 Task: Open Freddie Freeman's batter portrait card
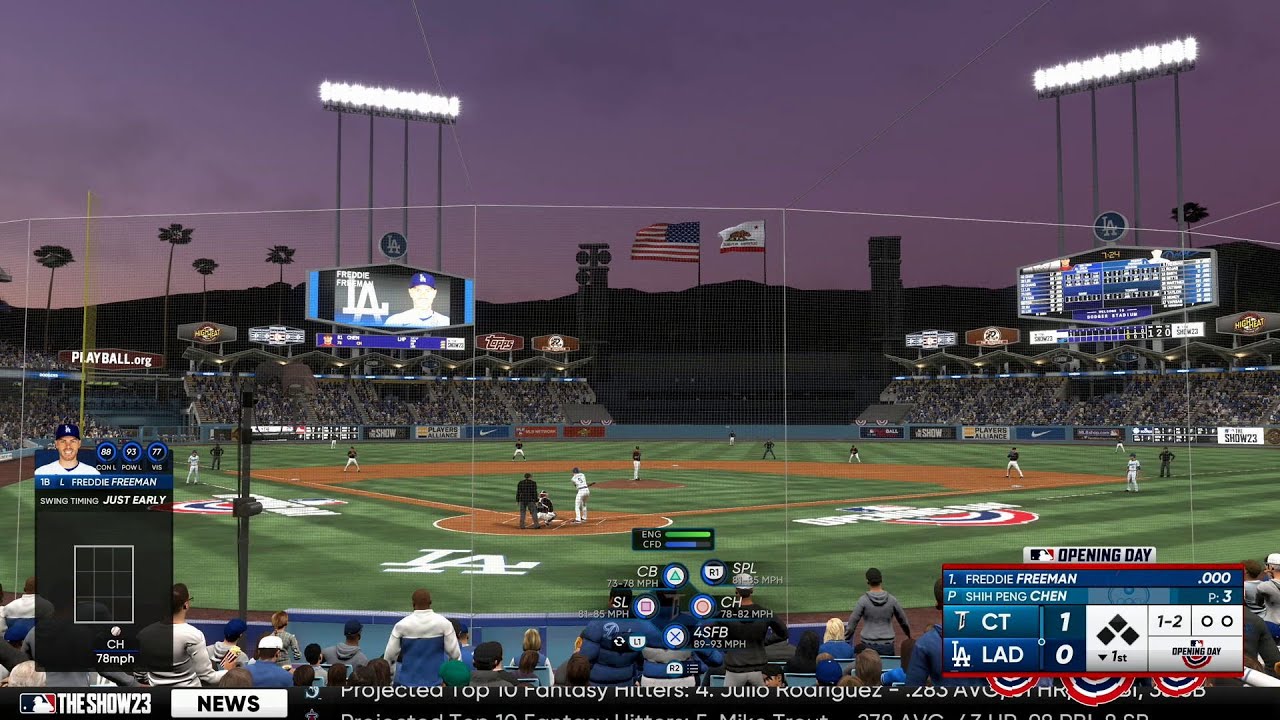(x=67, y=450)
